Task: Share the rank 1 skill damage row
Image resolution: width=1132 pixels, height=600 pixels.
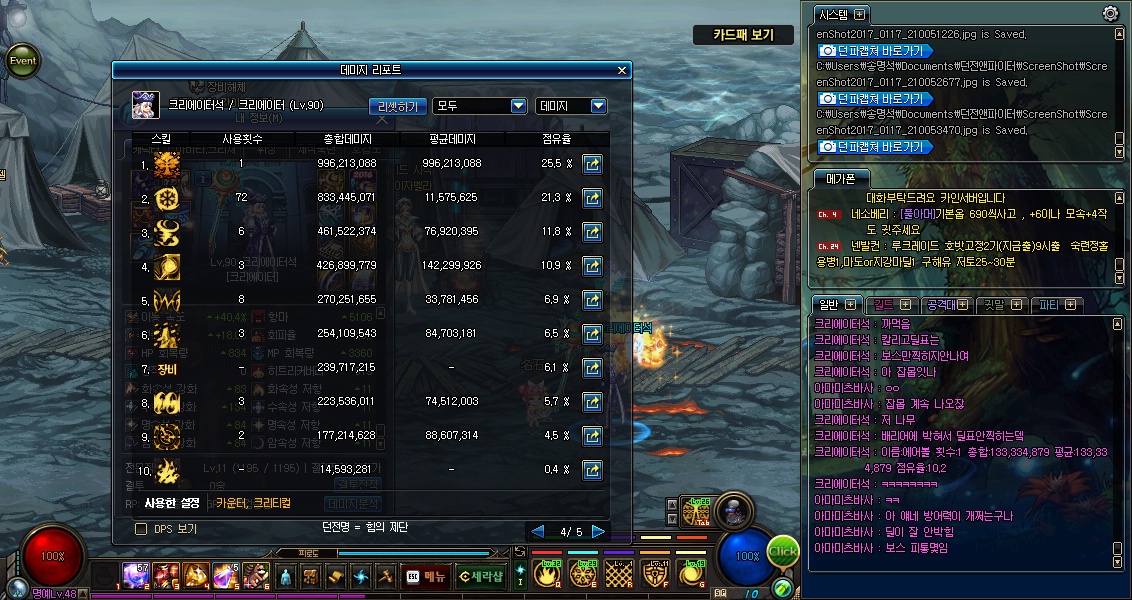Action: [592, 163]
